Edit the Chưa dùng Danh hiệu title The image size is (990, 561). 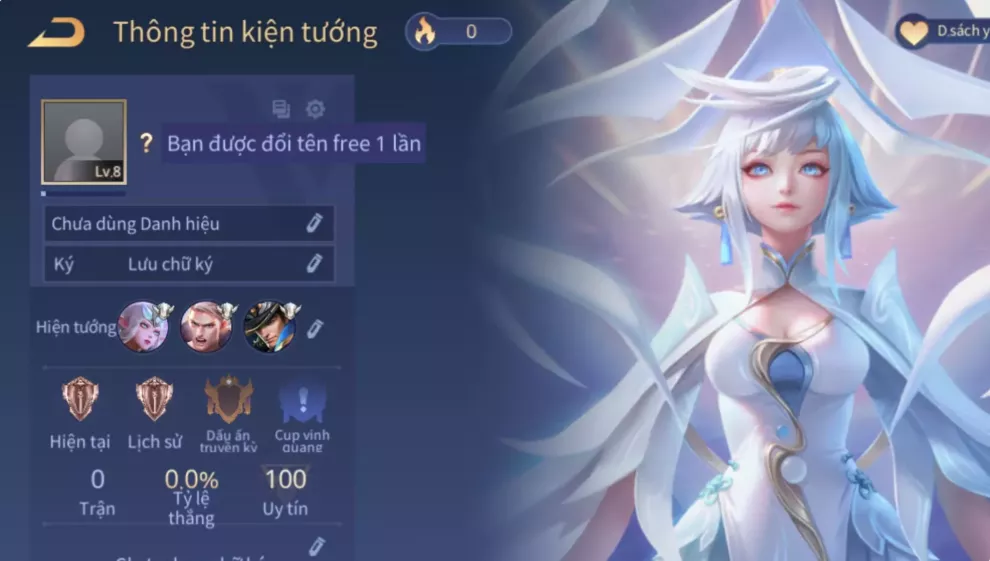click(313, 223)
